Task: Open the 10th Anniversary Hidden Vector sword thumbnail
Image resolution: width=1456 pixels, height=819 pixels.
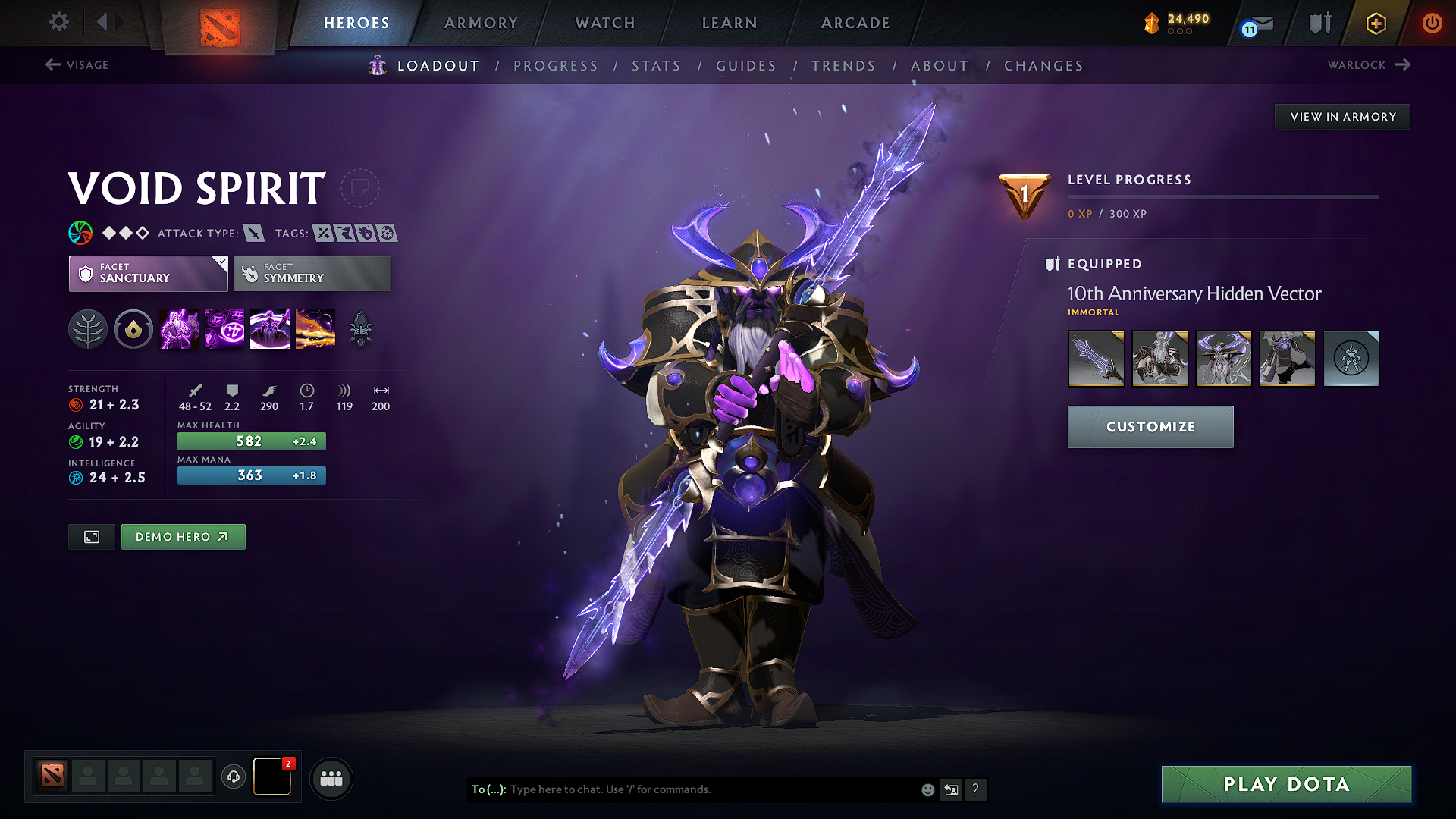Action: tap(1097, 358)
